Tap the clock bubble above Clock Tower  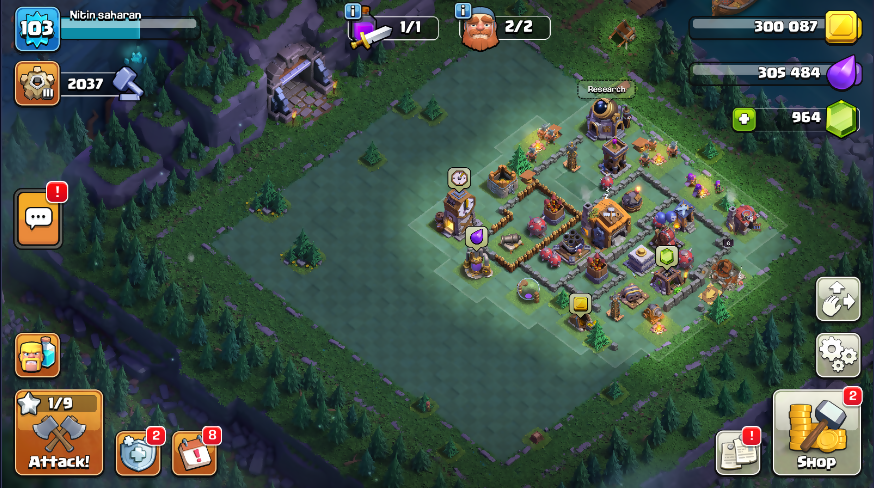pyautogui.click(x=459, y=178)
